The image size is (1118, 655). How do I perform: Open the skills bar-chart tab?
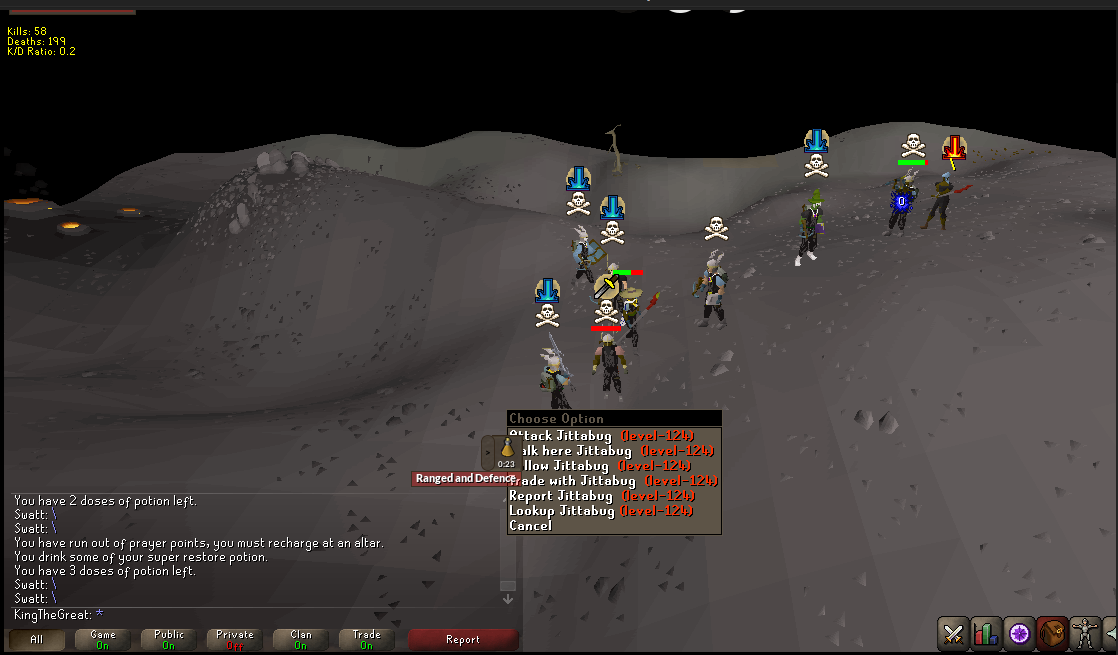pyautogui.click(x=986, y=633)
